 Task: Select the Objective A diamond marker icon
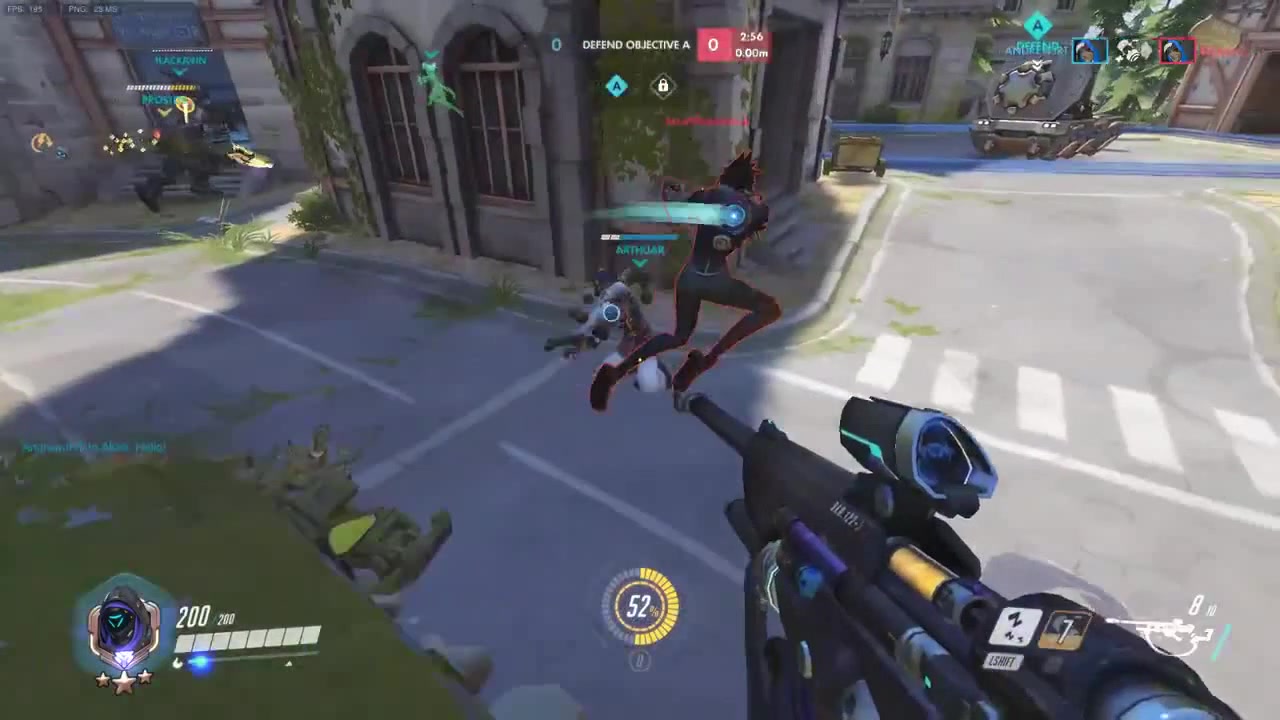(x=616, y=87)
